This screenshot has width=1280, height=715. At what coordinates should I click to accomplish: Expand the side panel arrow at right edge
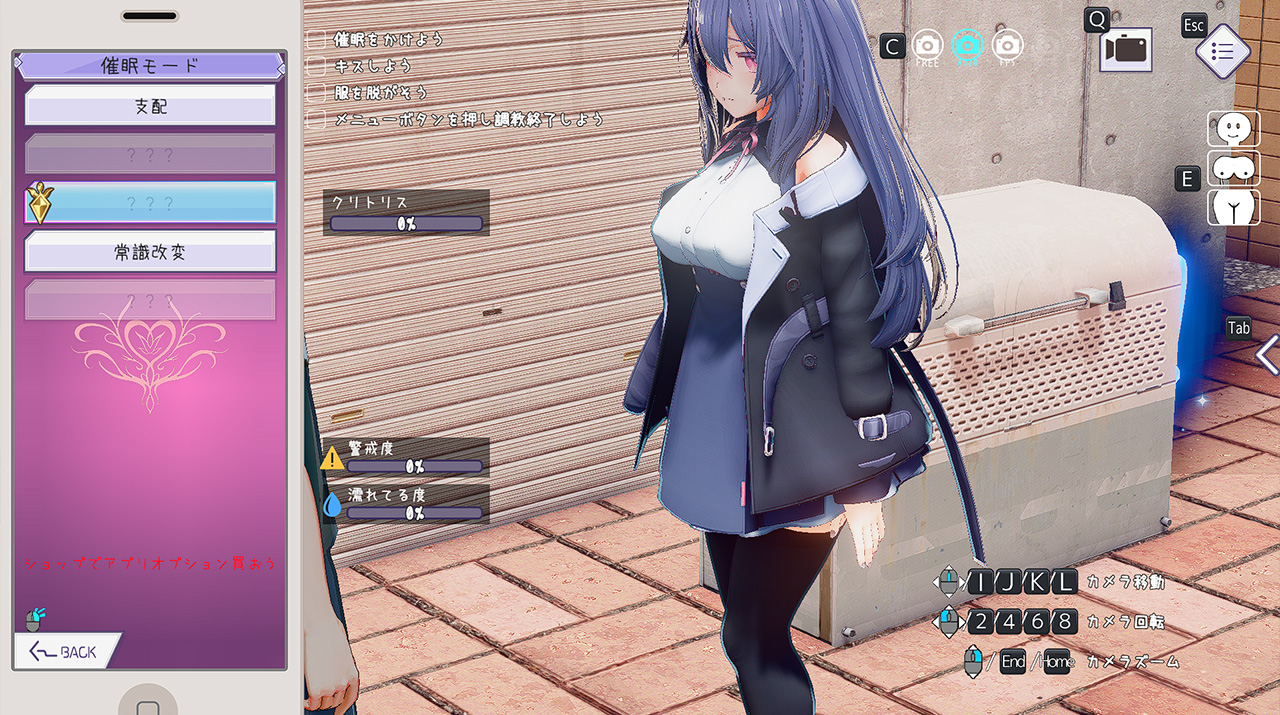(1267, 355)
